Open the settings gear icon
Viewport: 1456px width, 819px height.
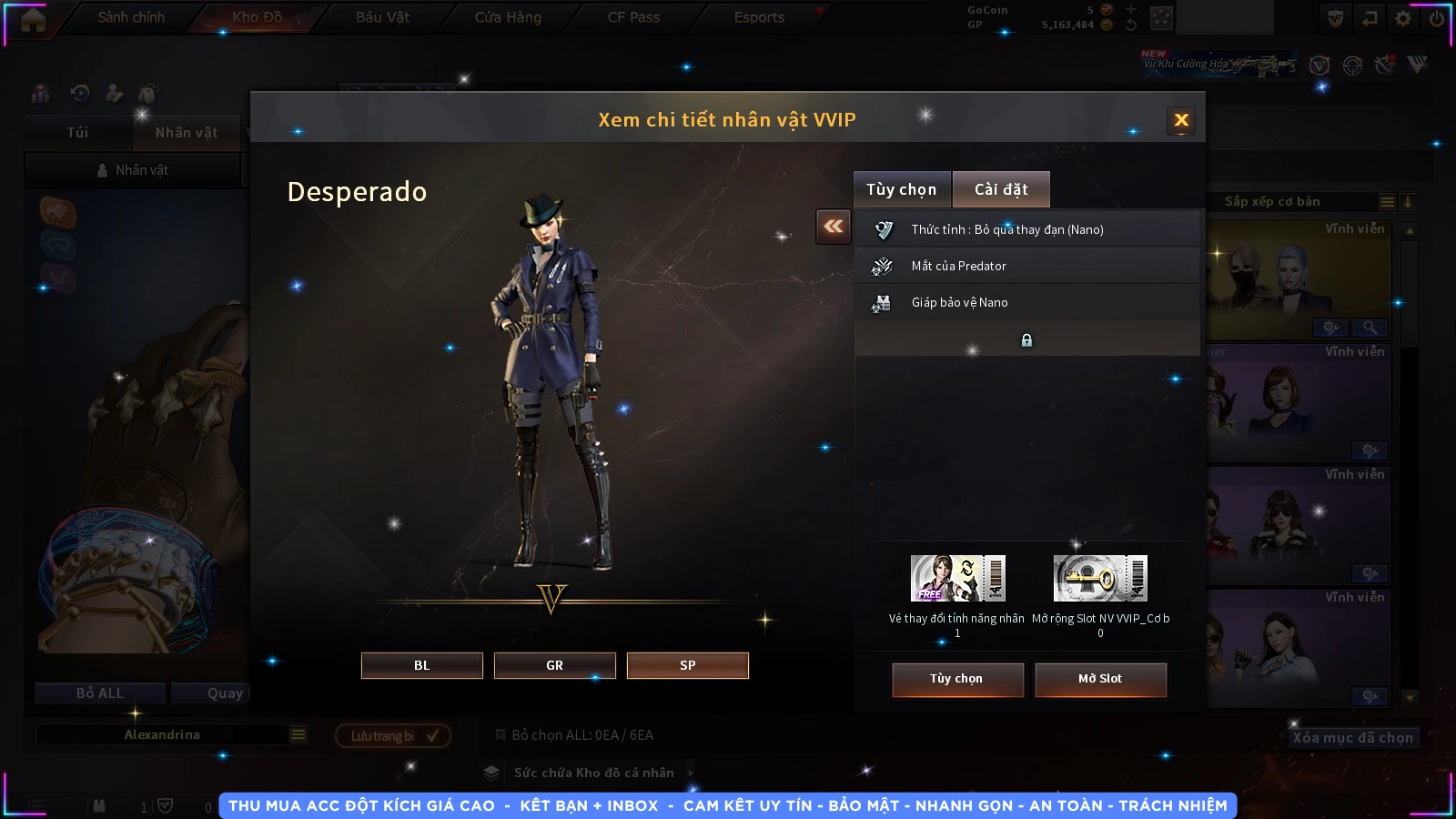pos(1403,18)
